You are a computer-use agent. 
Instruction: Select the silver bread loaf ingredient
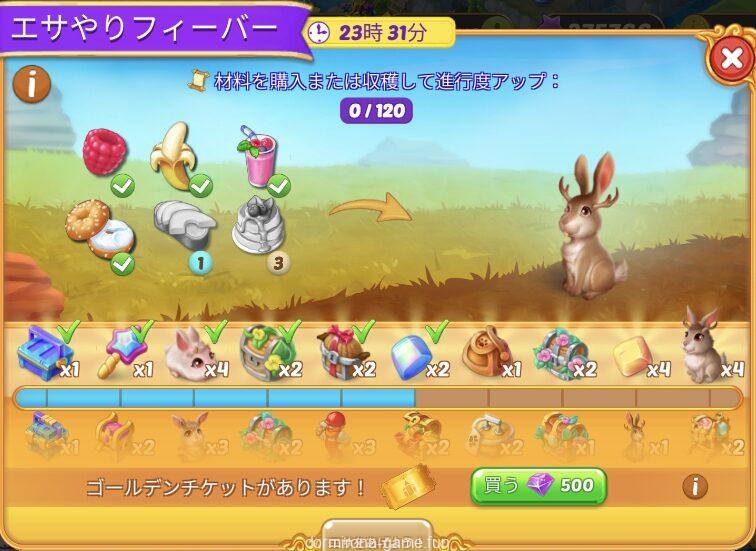(x=182, y=223)
